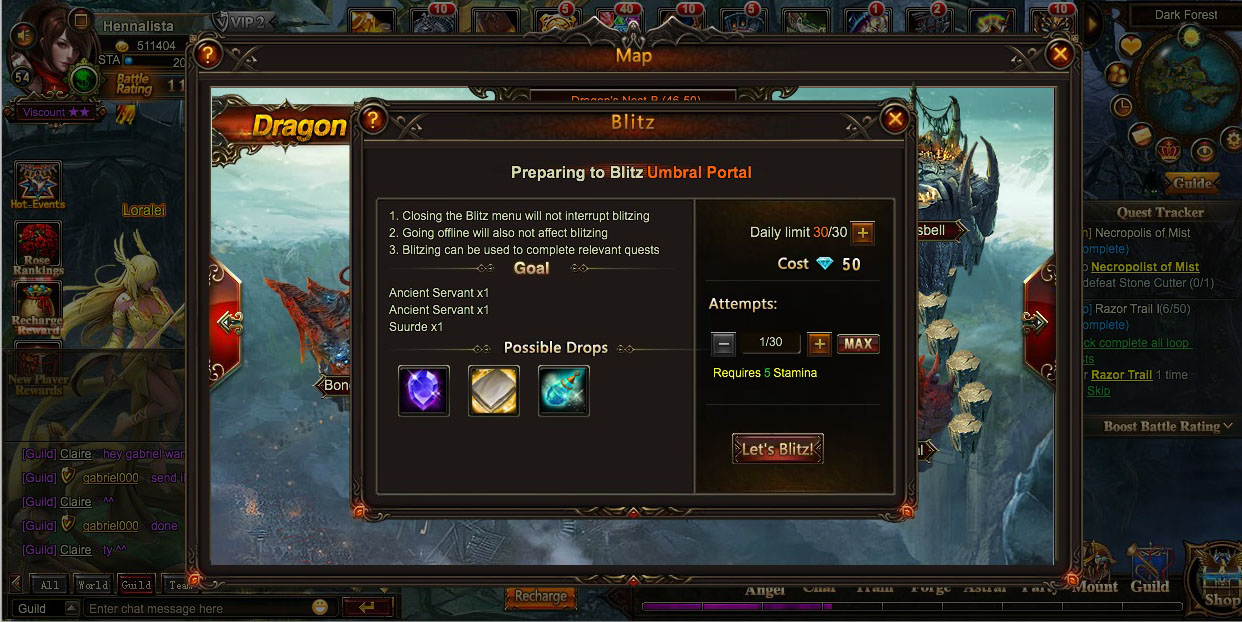Inspect the teal potion drop
Viewport: 1242px width, 622px height.
[564, 390]
